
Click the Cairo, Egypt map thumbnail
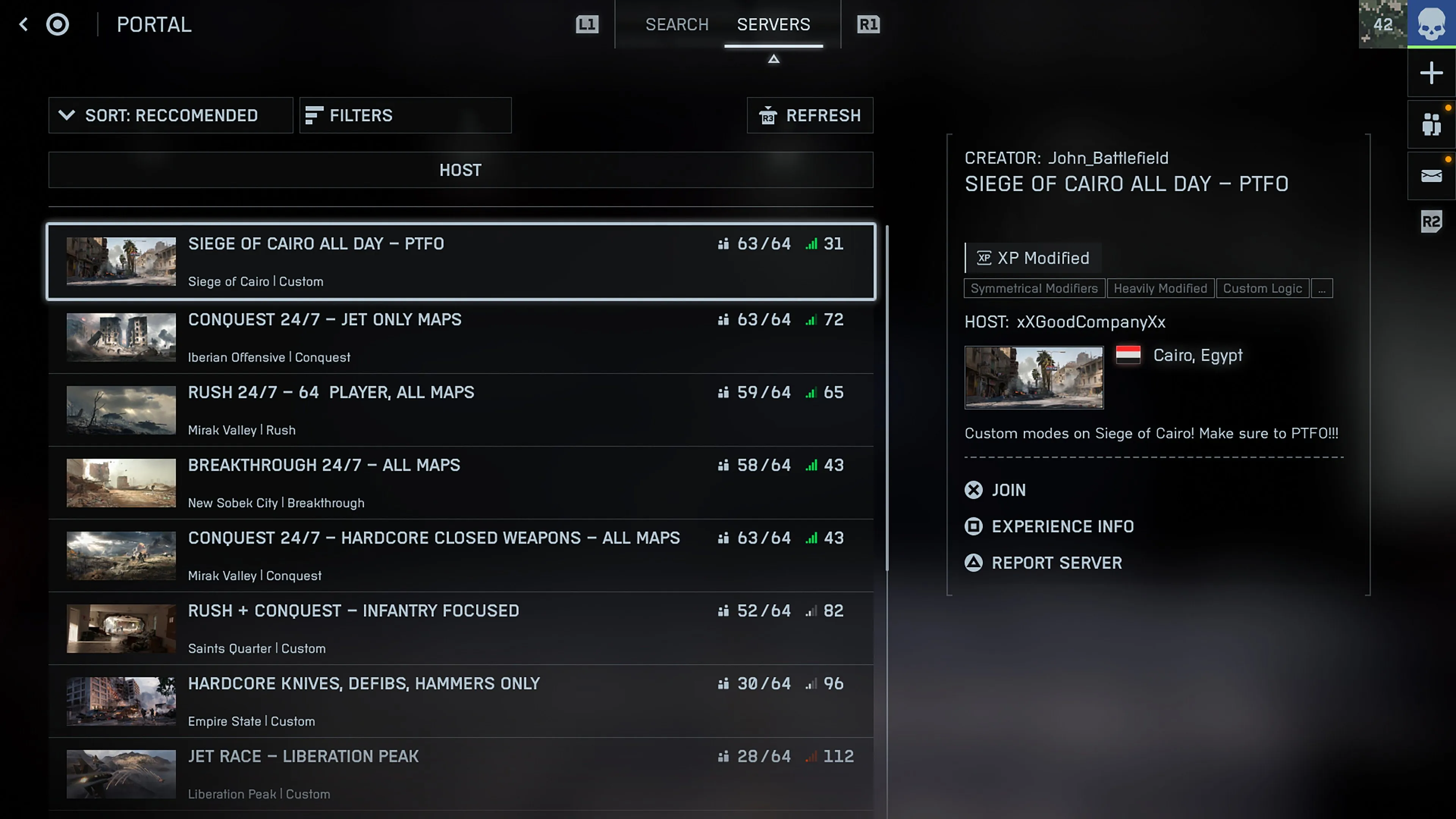click(1034, 378)
